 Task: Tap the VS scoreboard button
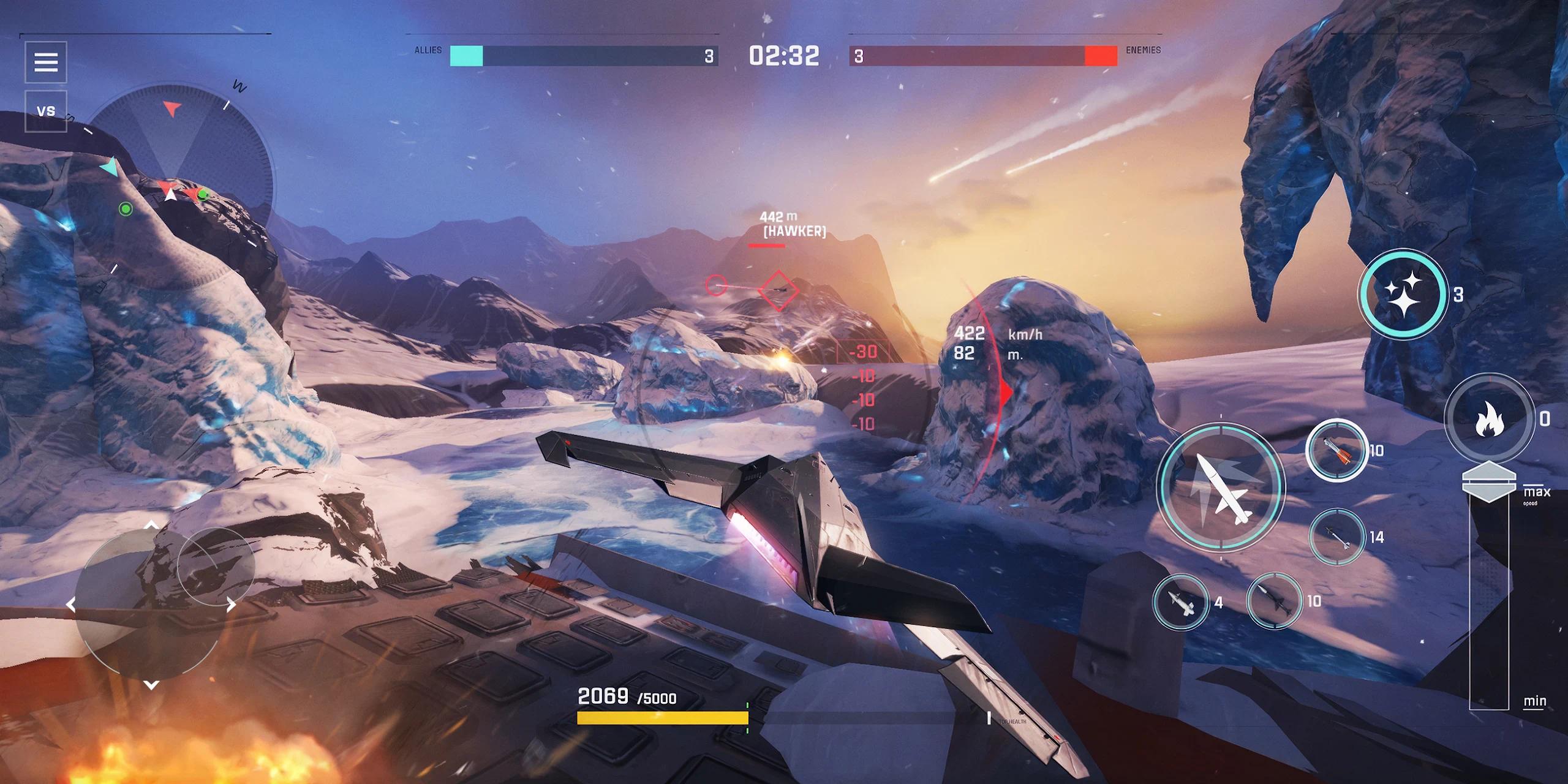[46, 111]
